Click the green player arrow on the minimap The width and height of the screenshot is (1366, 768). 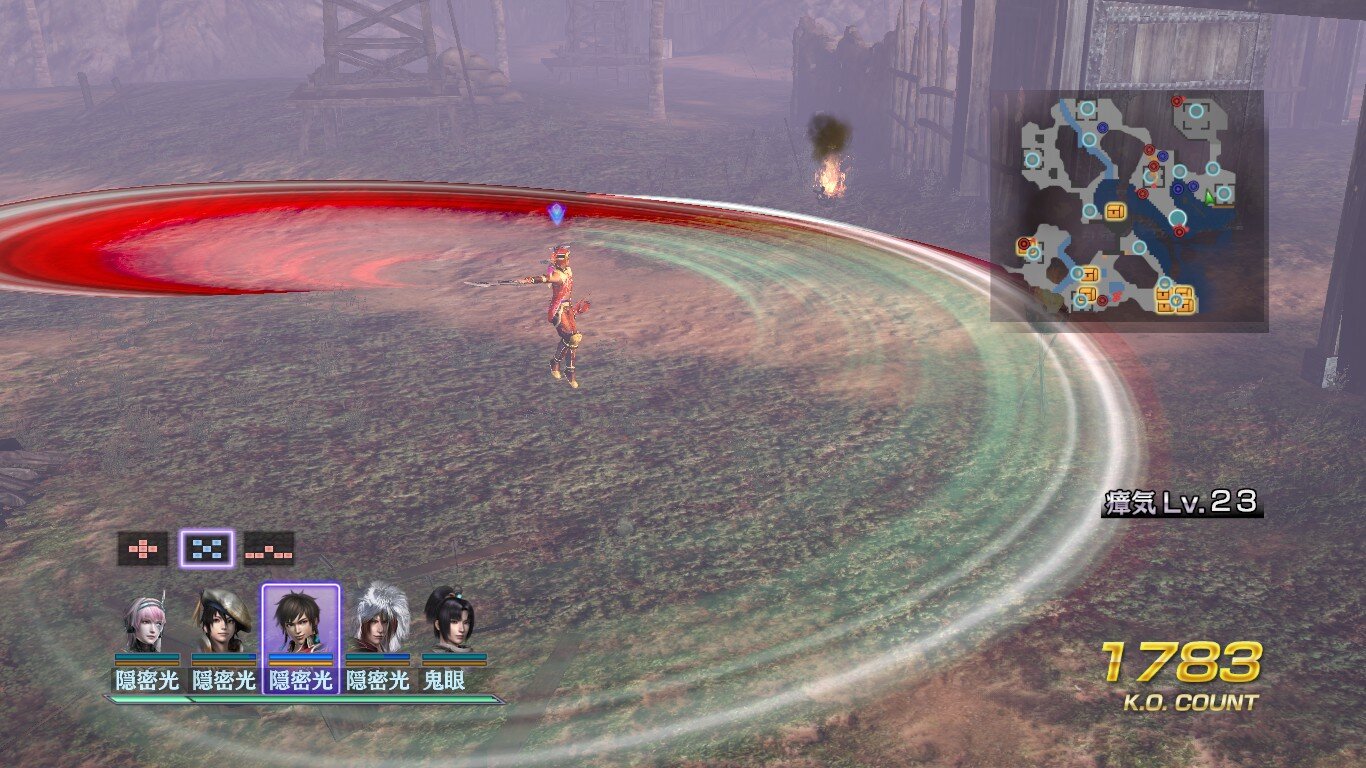(1208, 196)
